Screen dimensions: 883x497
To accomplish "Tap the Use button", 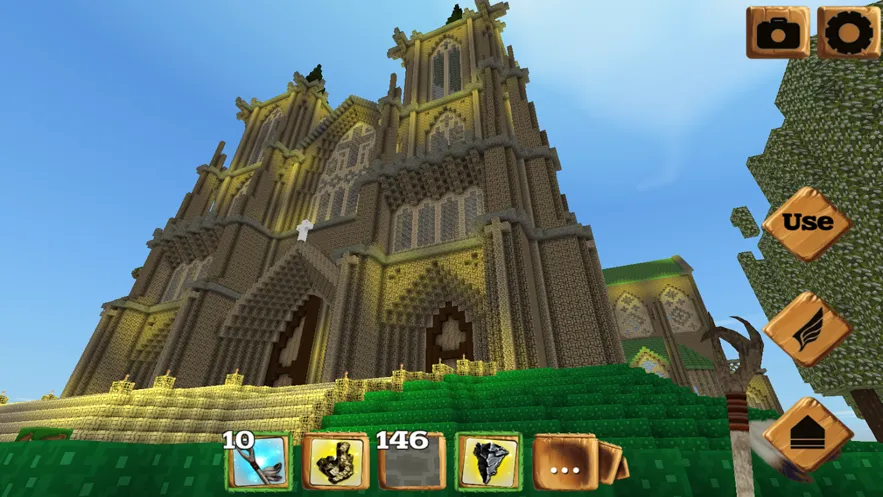I will click(807, 223).
